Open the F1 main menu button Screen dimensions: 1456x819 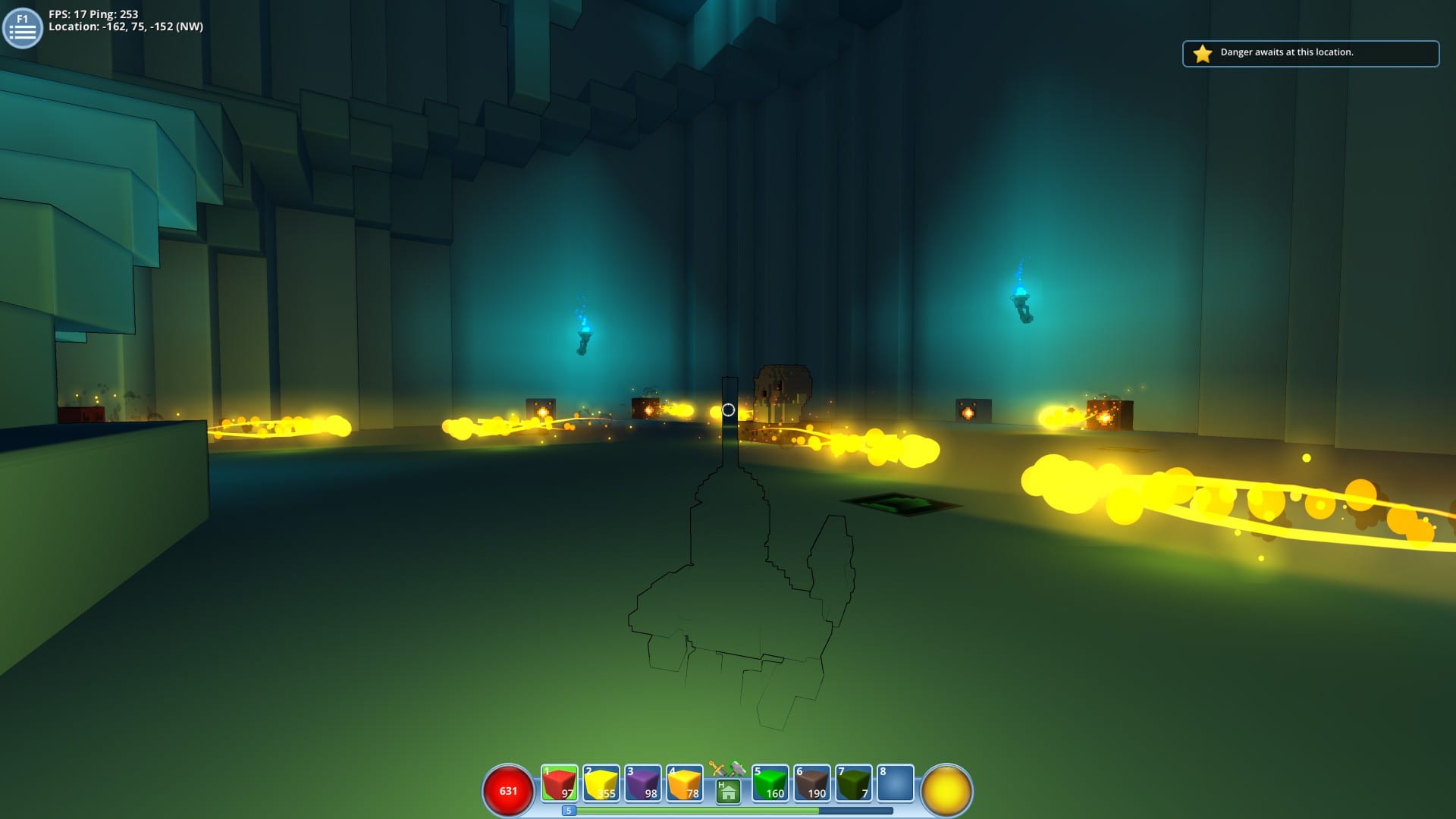(22, 28)
